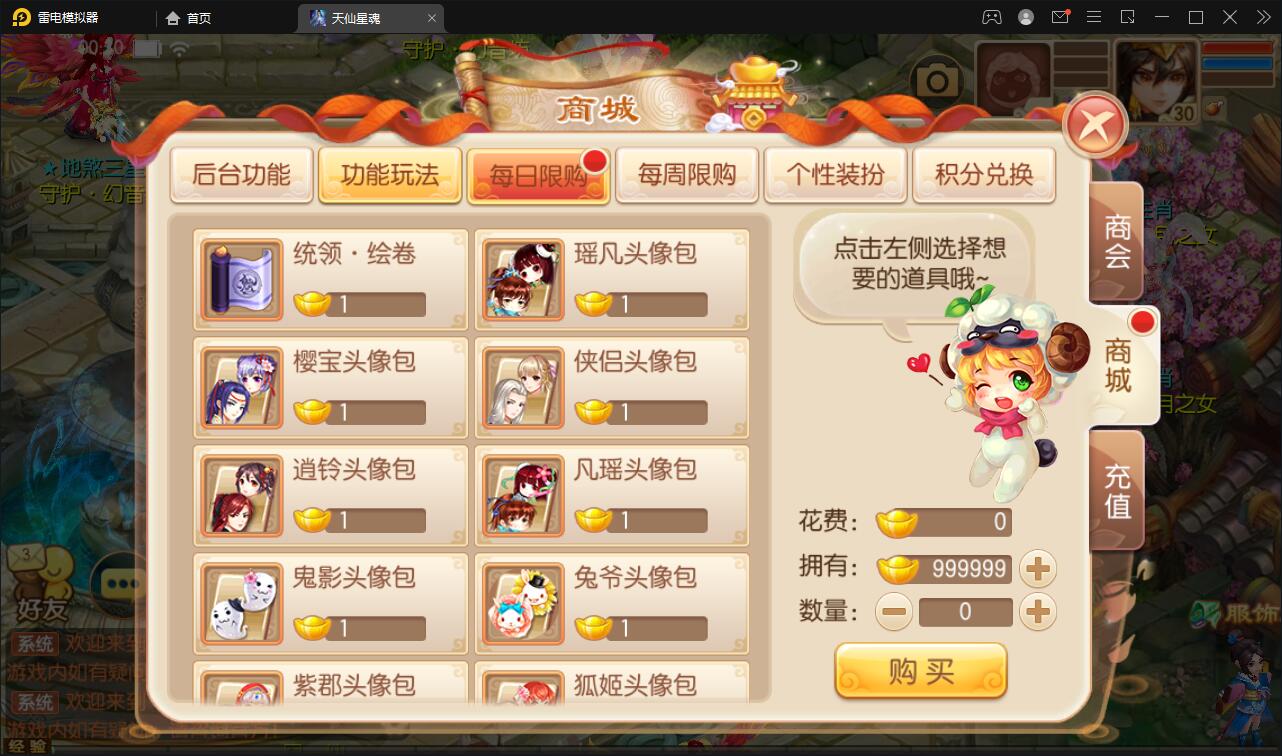1282x756 pixels.
Task: Switch to the 个性装扮 tab
Action: [x=836, y=173]
